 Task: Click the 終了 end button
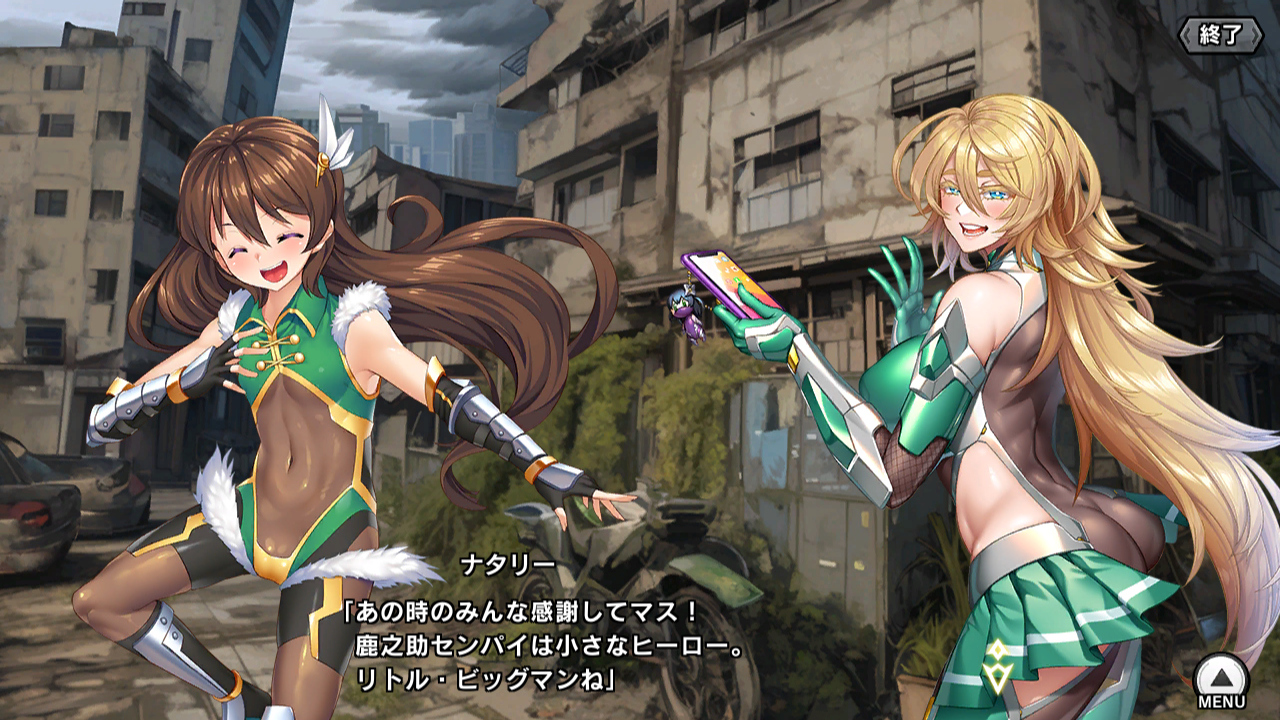click(x=1220, y=35)
